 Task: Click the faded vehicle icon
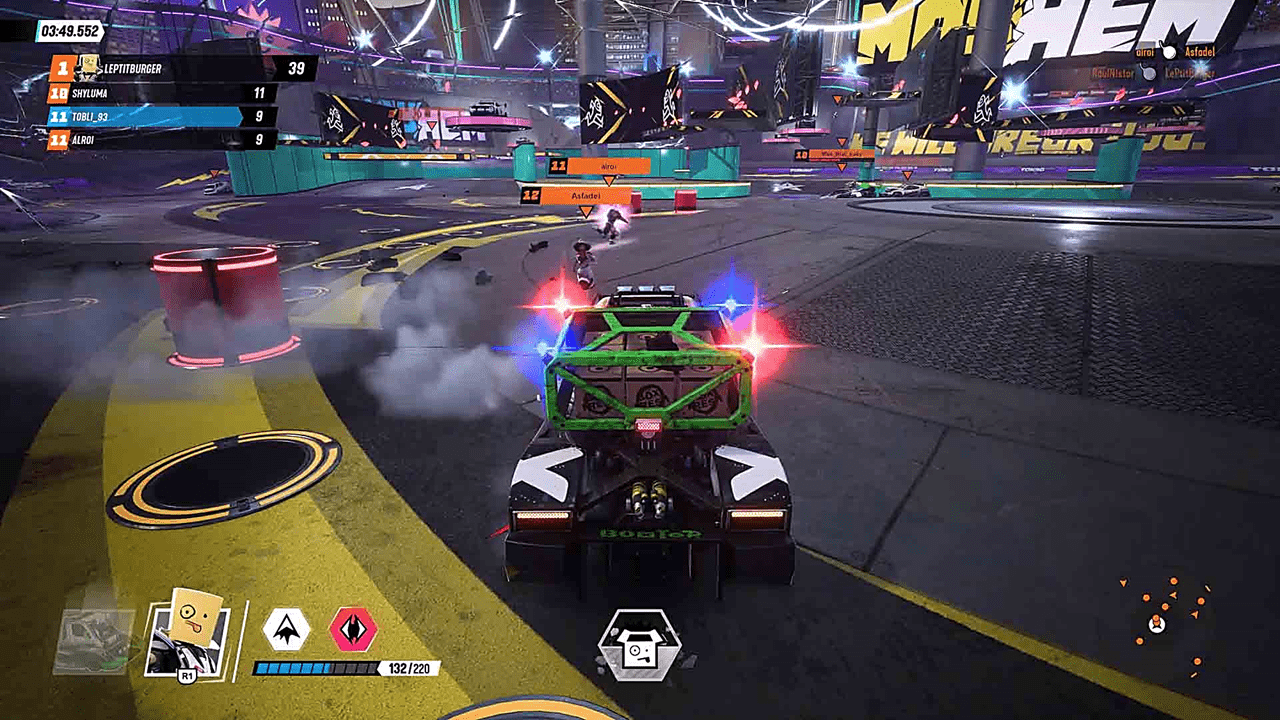(x=93, y=641)
